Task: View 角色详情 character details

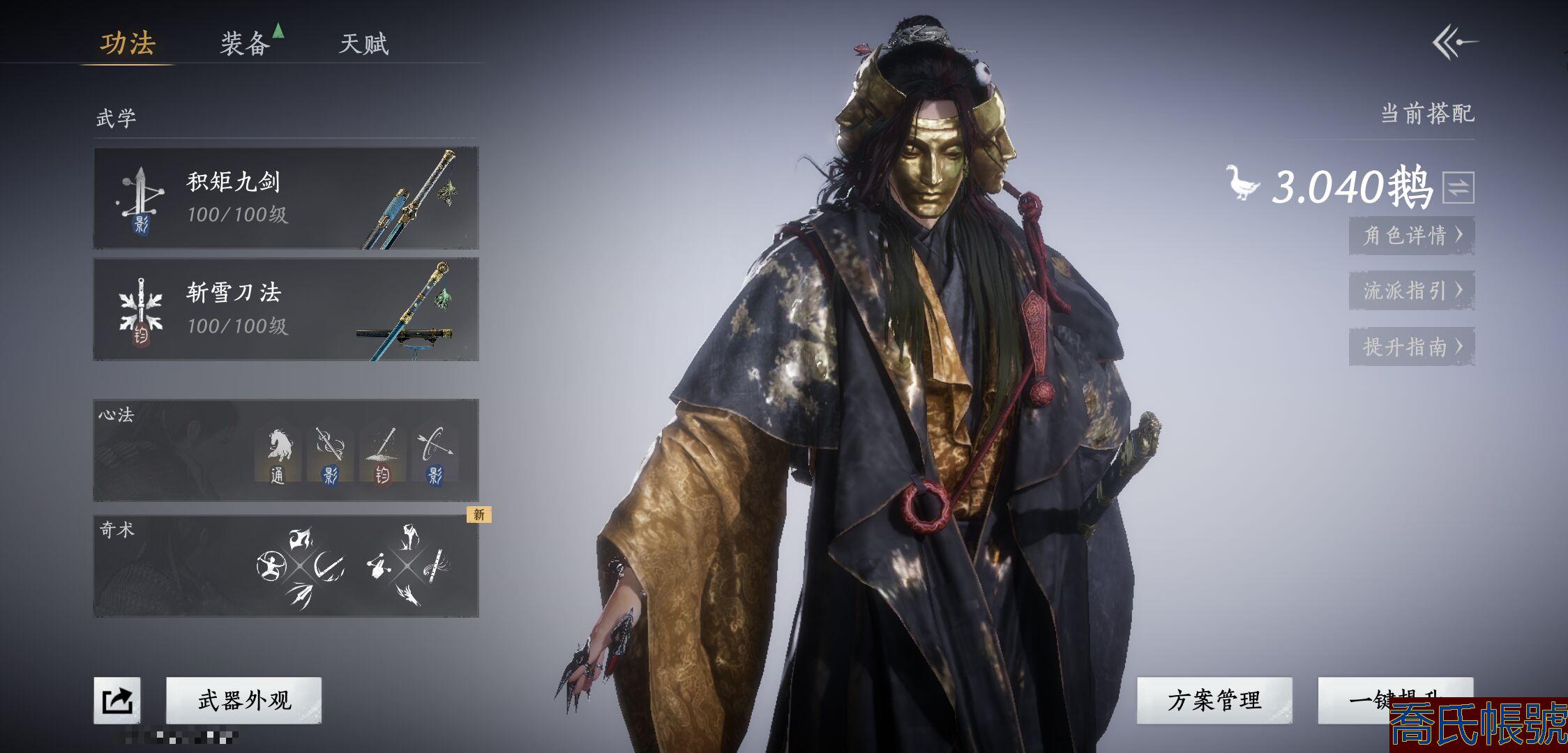Action: click(x=1411, y=235)
